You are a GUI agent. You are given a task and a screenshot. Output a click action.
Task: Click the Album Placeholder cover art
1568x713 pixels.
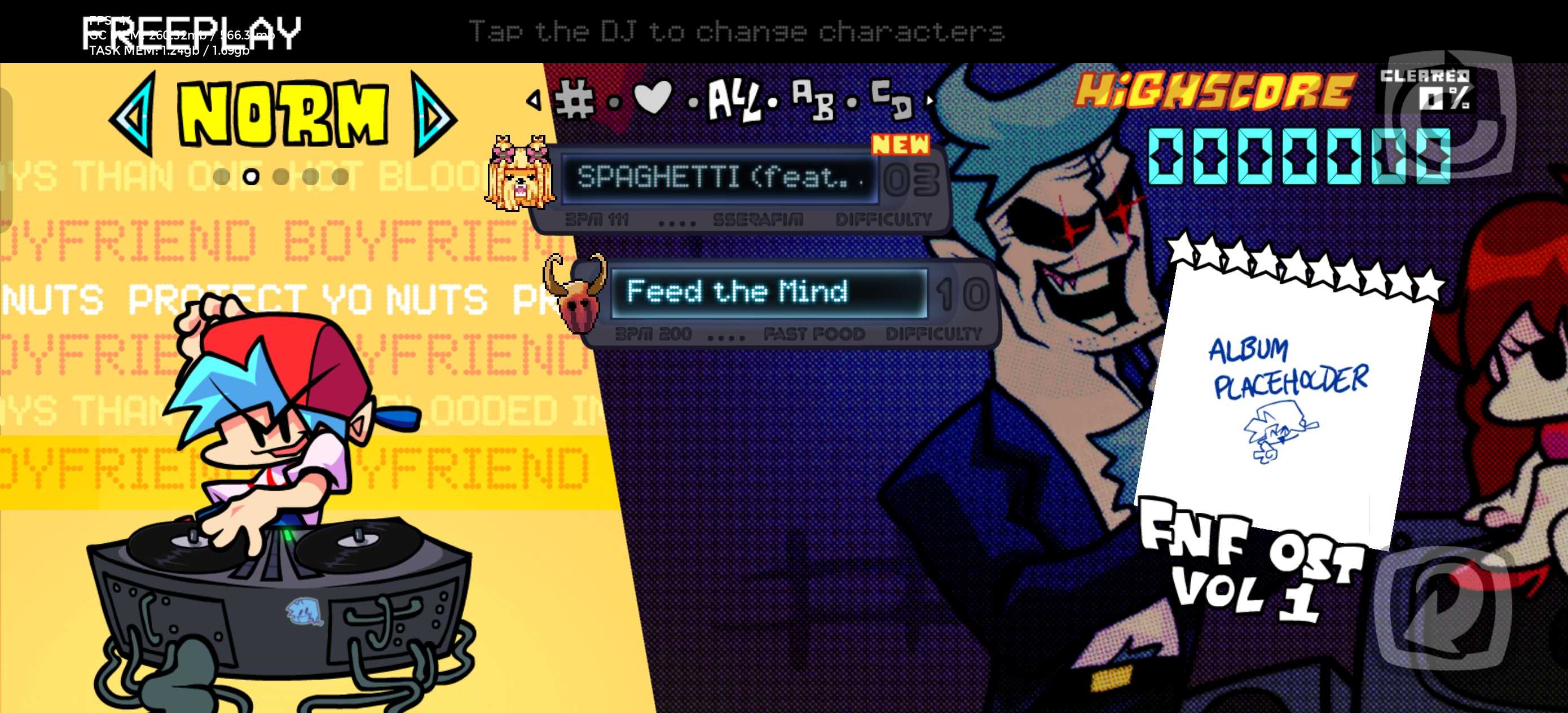(x=1284, y=396)
